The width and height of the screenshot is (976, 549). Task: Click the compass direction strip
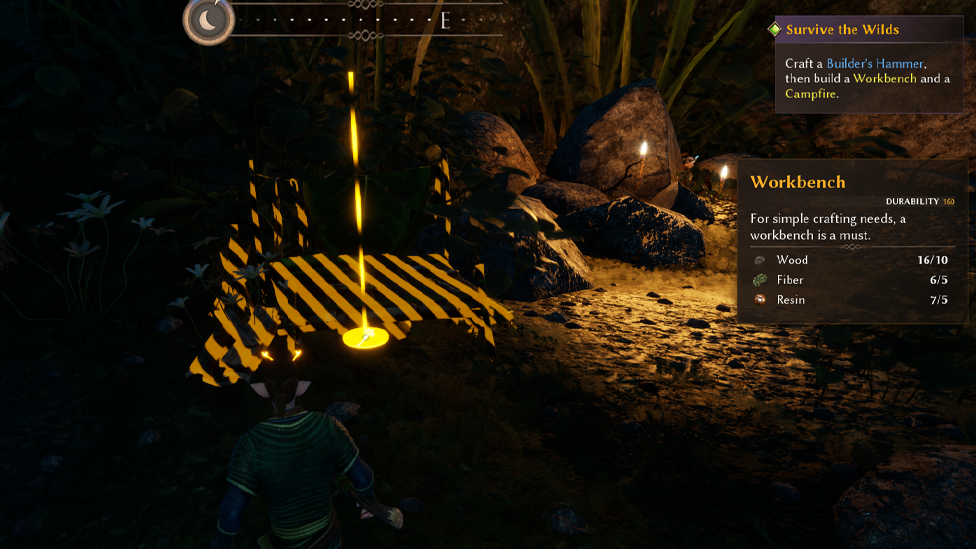tap(372, 20)
